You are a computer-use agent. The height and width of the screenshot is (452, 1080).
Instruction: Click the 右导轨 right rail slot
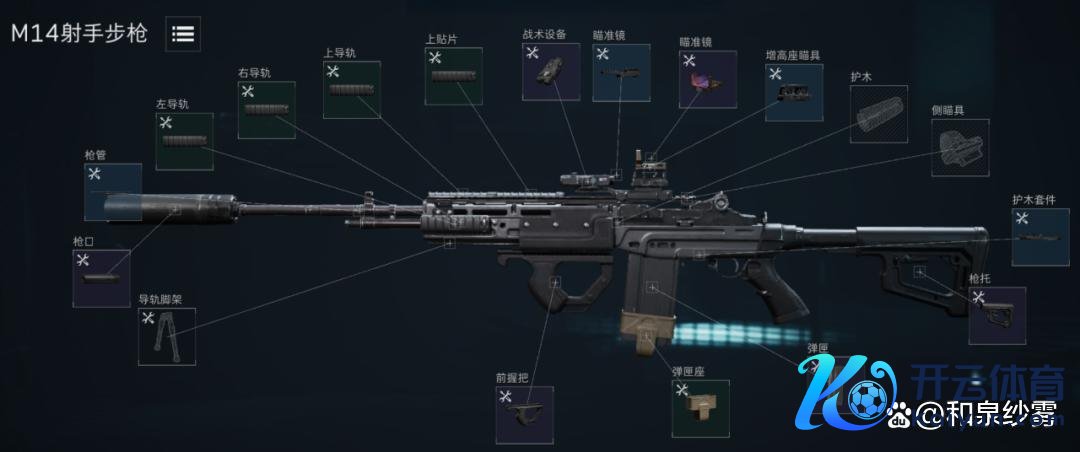click(266, 110)
